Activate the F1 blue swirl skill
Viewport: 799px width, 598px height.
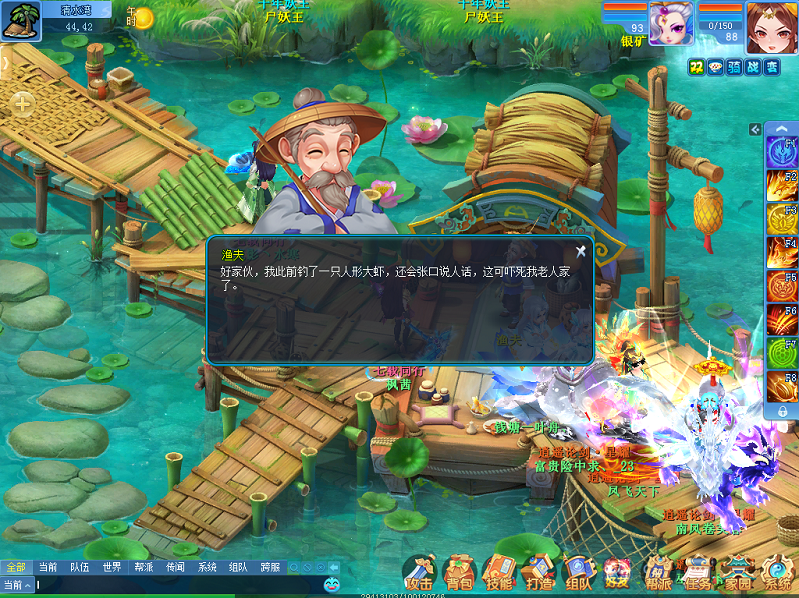click(x=781, y=153)
